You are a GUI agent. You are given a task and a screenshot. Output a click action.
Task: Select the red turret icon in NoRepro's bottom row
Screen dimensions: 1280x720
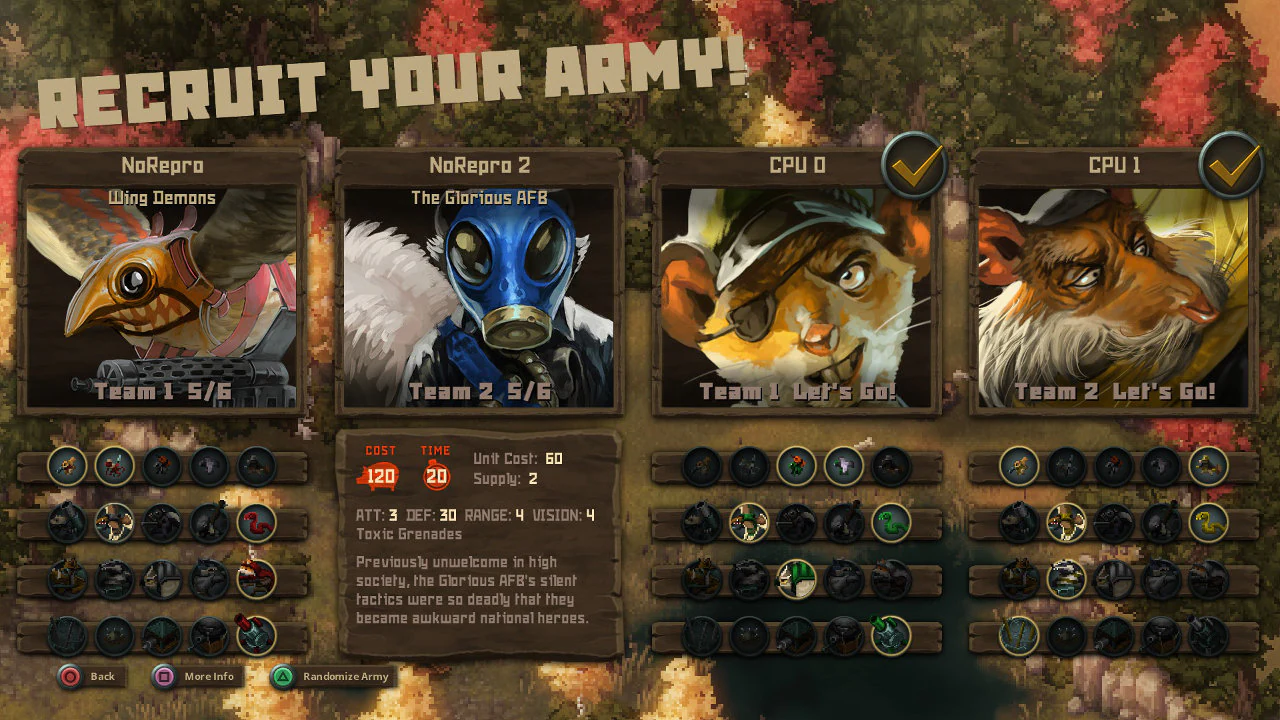click(x=255, y=634)
